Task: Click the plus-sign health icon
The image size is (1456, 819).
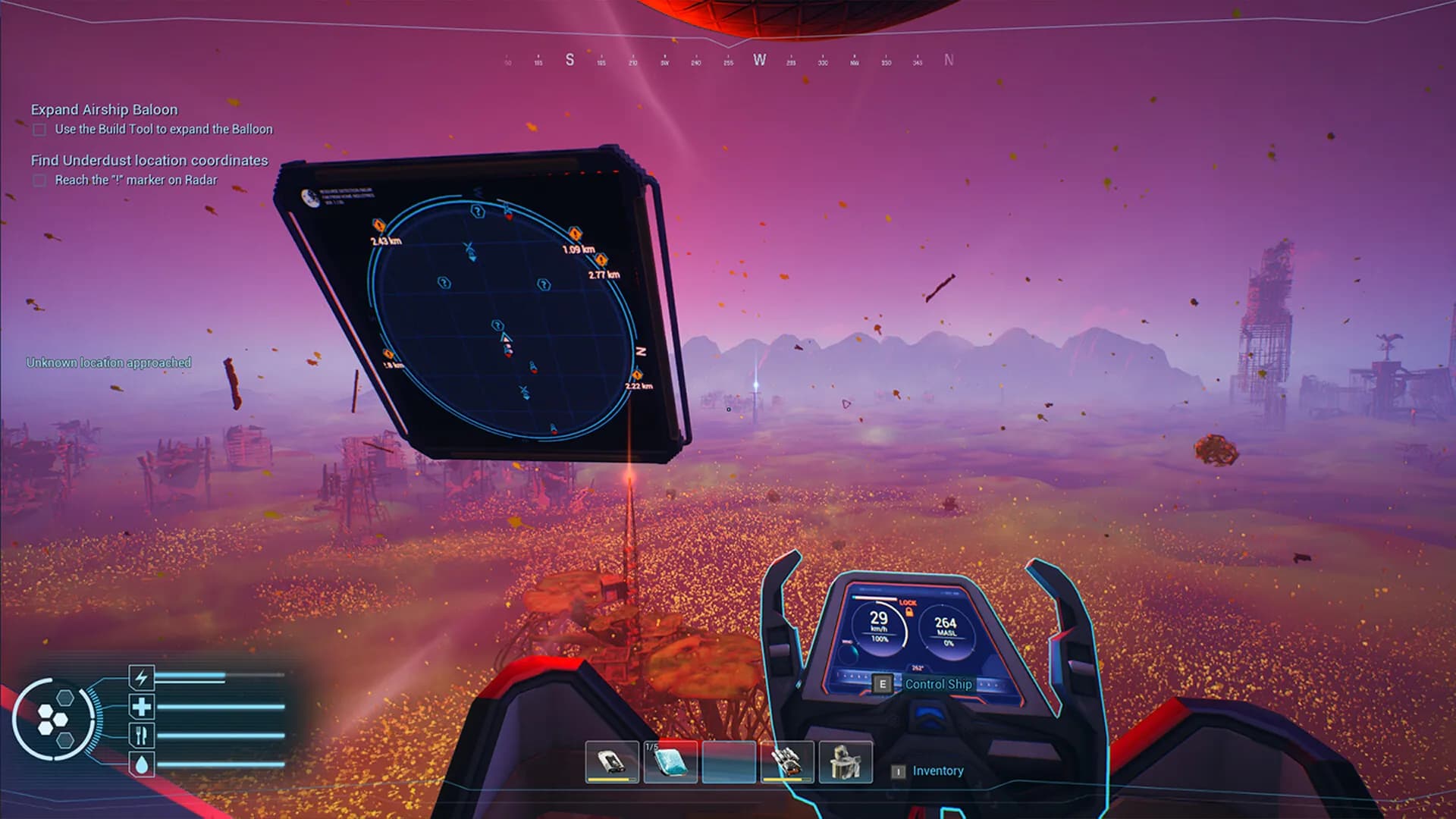Action: point(142,707)
